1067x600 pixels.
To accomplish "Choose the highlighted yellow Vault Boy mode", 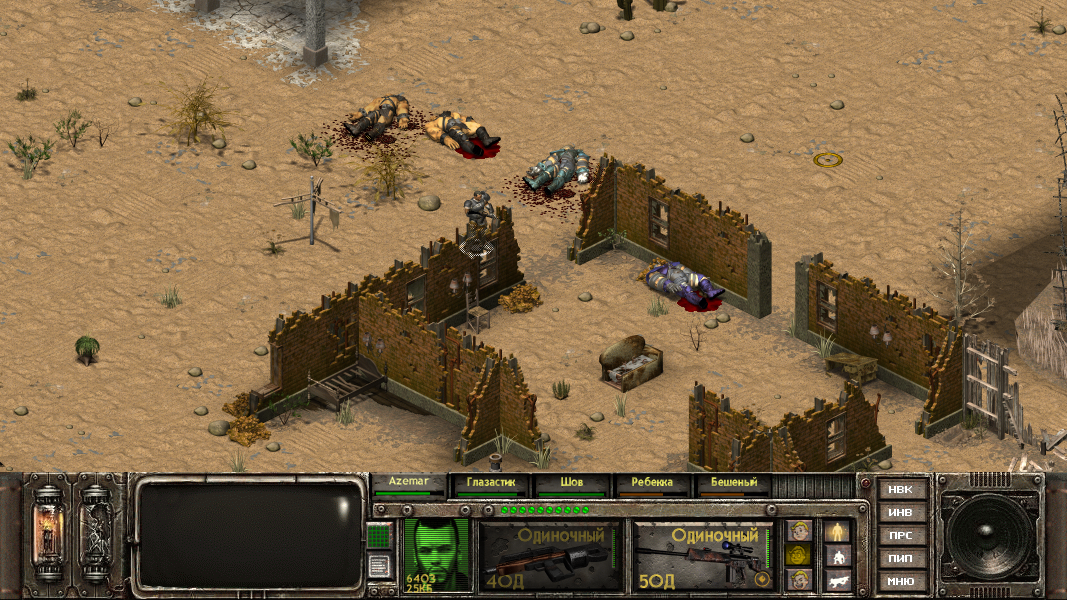I will pos(798,555).
